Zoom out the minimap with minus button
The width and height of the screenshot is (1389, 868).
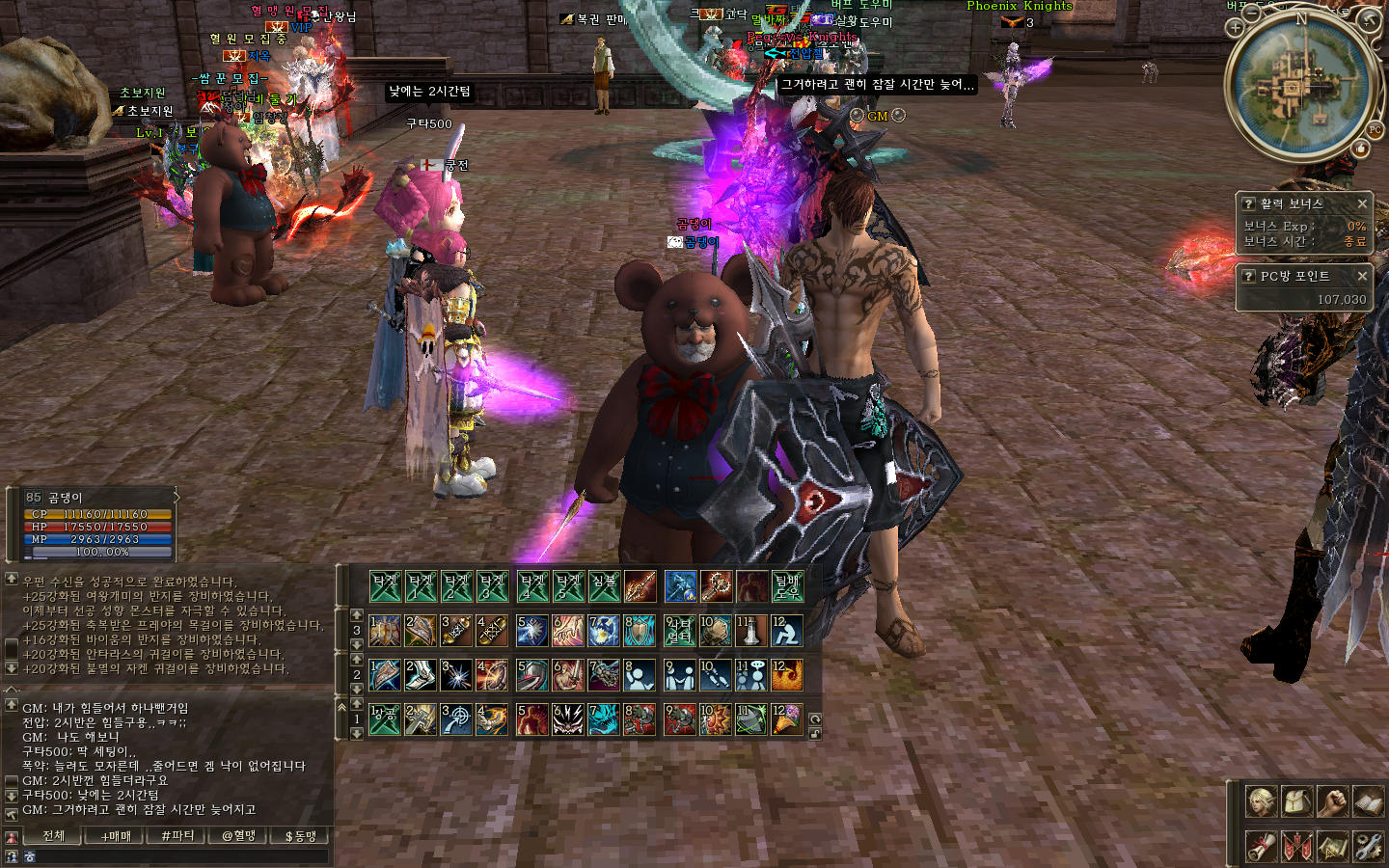(x=1252, y=13)
